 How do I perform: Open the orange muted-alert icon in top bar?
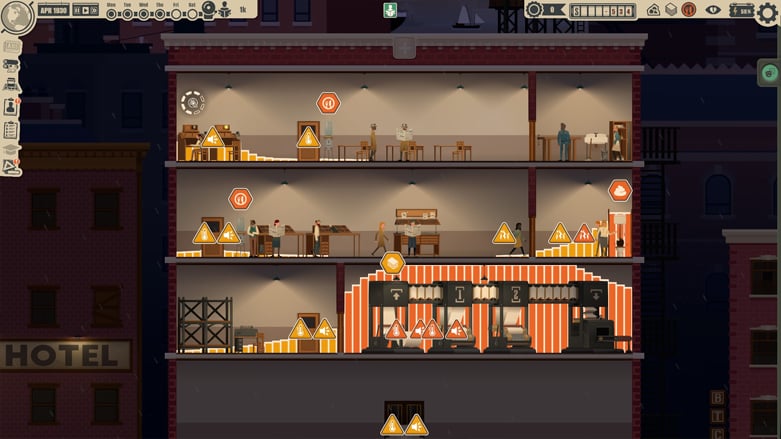pyautogui.click(x=689, y=10)
